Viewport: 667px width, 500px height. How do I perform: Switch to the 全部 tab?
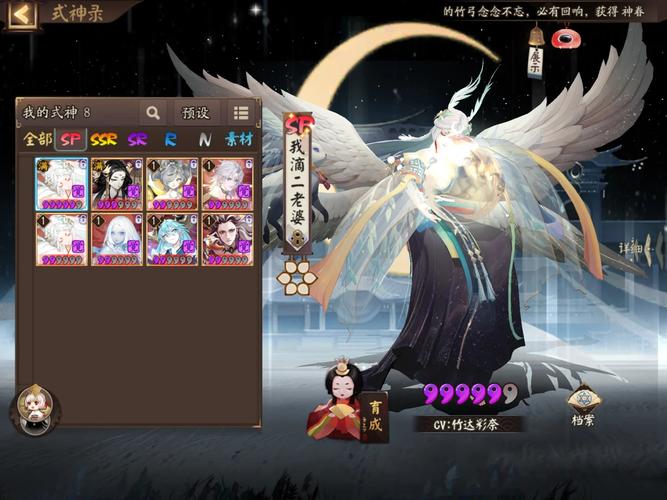(38, 140)
